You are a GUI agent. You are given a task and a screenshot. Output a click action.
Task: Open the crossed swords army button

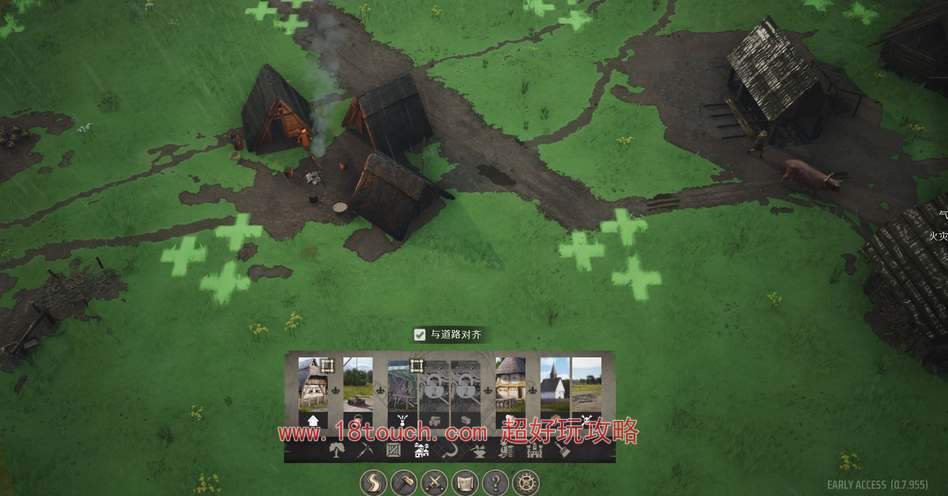(435, 483)
